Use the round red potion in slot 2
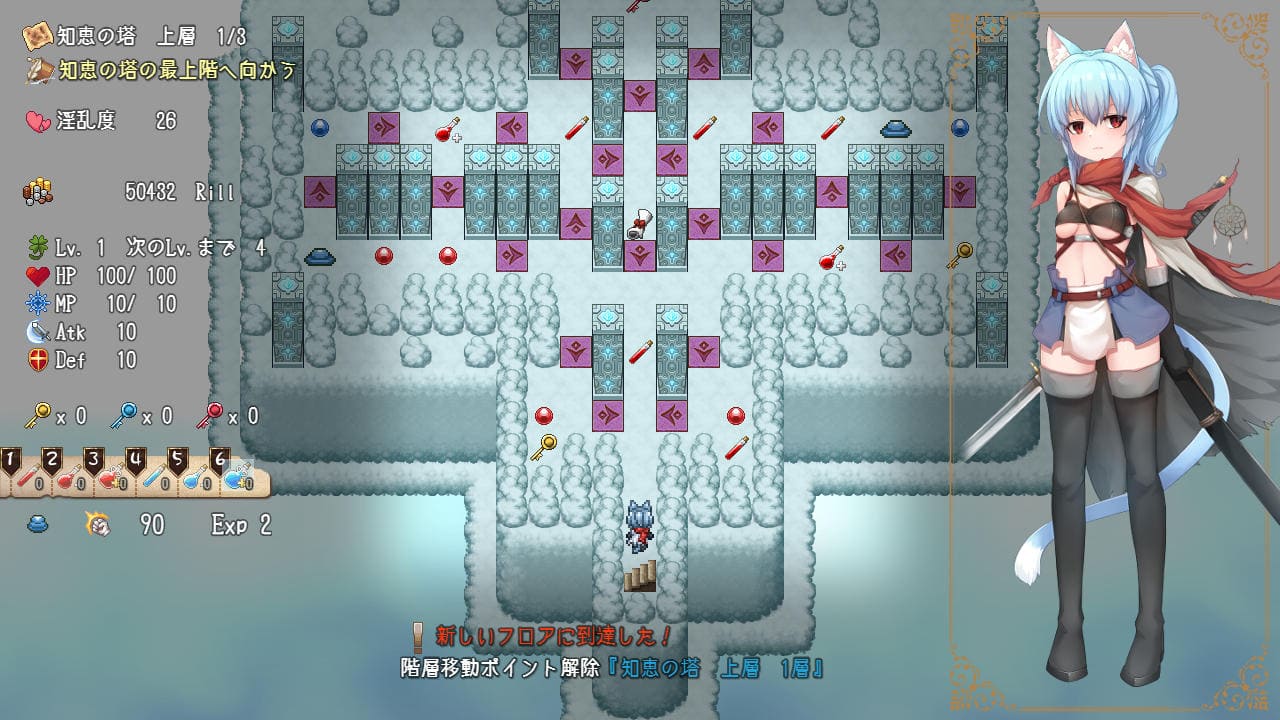The height and width of the screenshot is (720, 1280). tap(70, 477)
